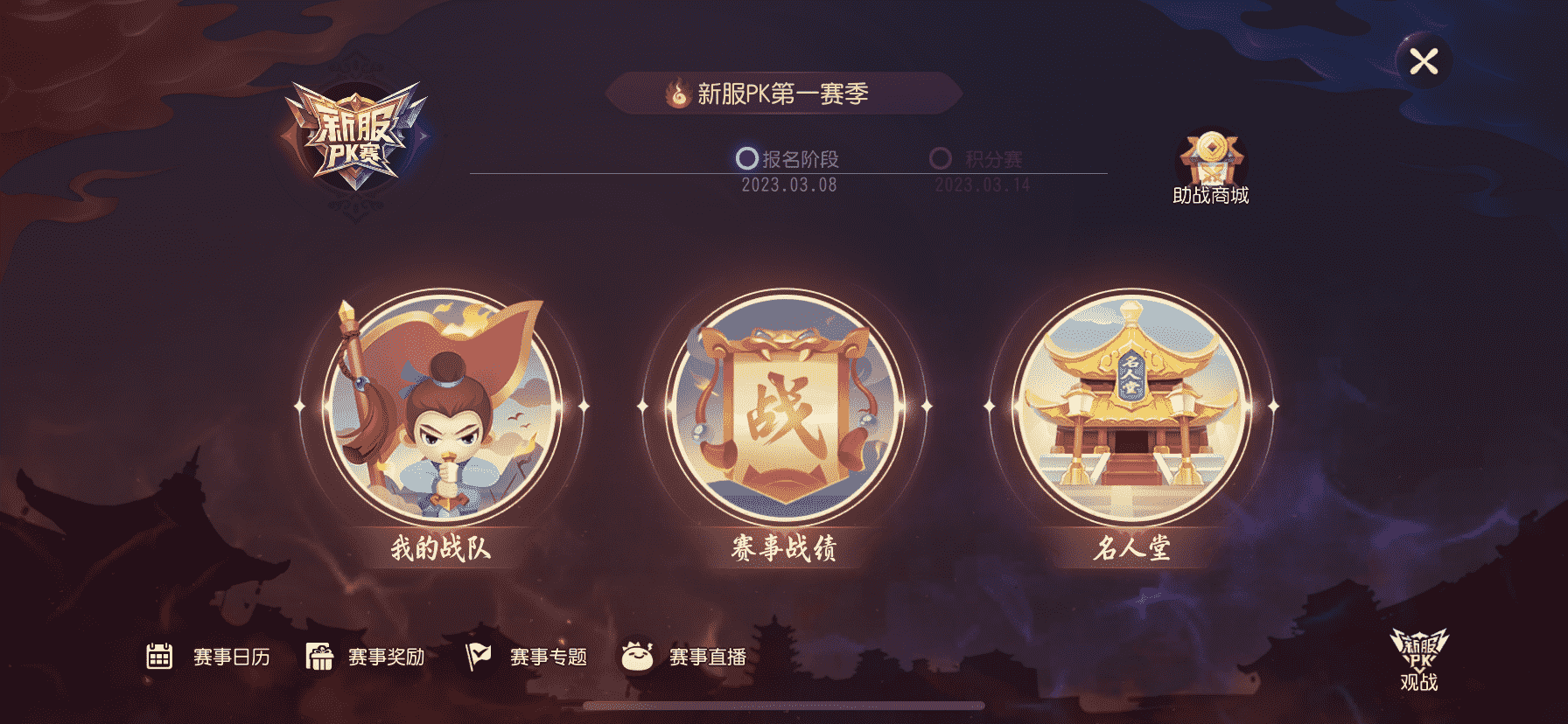Open the 赛事奖励 rewards gift icon
Screen dimensions: 1568x724
click(x=319, y=656)
